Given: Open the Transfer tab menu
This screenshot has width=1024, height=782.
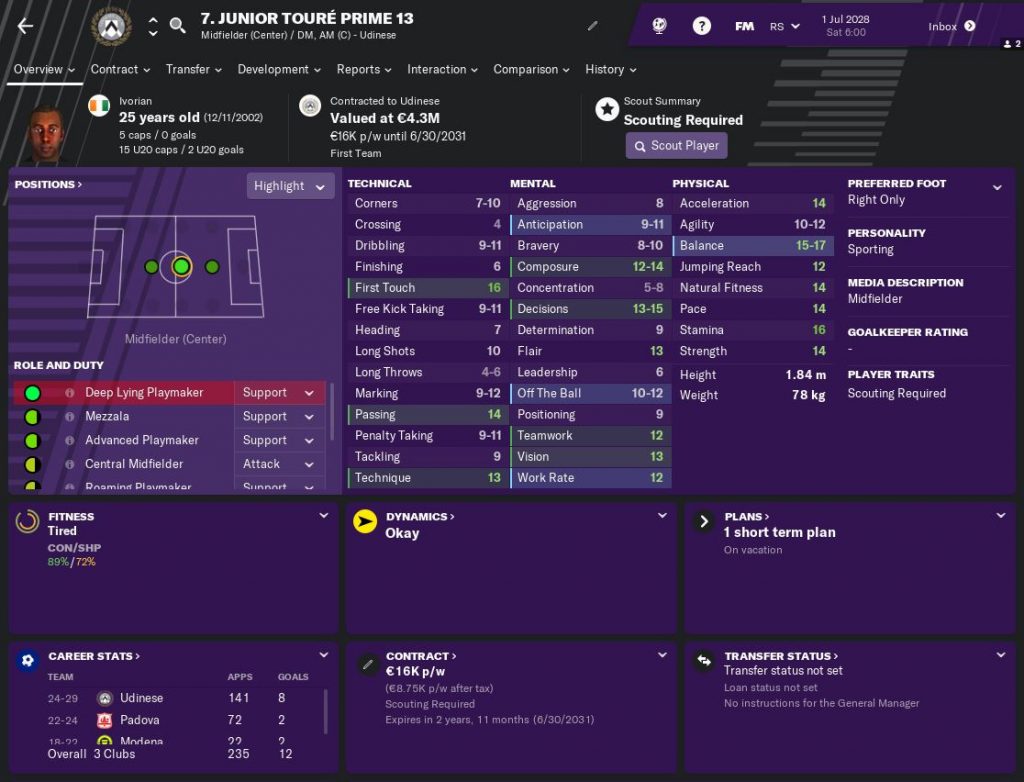Looking at the screenshot, I should [x=194, y=69].
